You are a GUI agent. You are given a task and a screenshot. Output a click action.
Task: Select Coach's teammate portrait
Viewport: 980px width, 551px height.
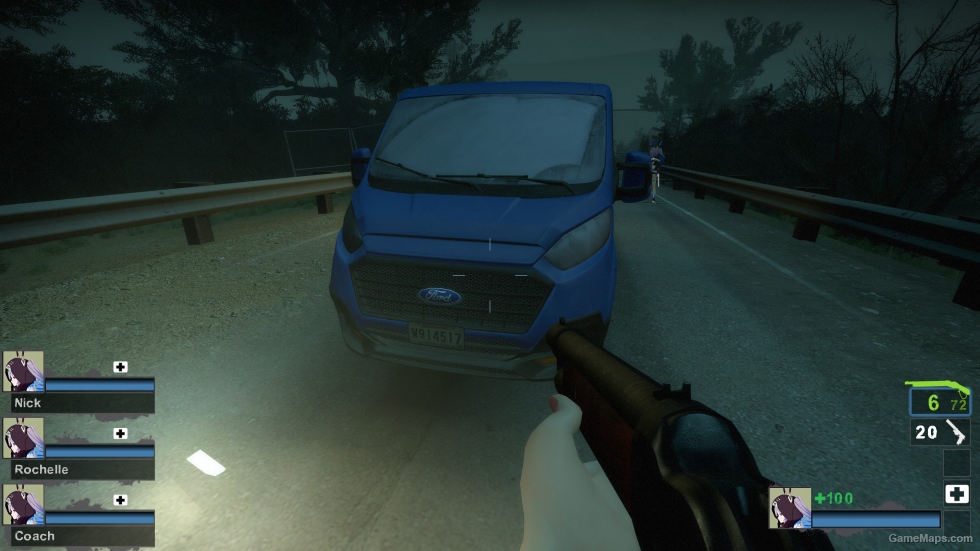coord(23,505)
